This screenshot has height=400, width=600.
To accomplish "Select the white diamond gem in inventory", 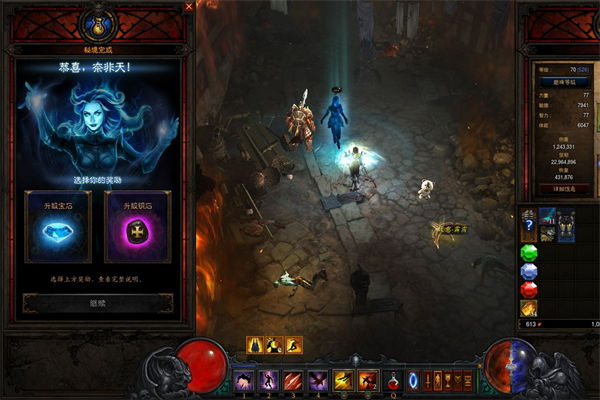I will (530, 271).
